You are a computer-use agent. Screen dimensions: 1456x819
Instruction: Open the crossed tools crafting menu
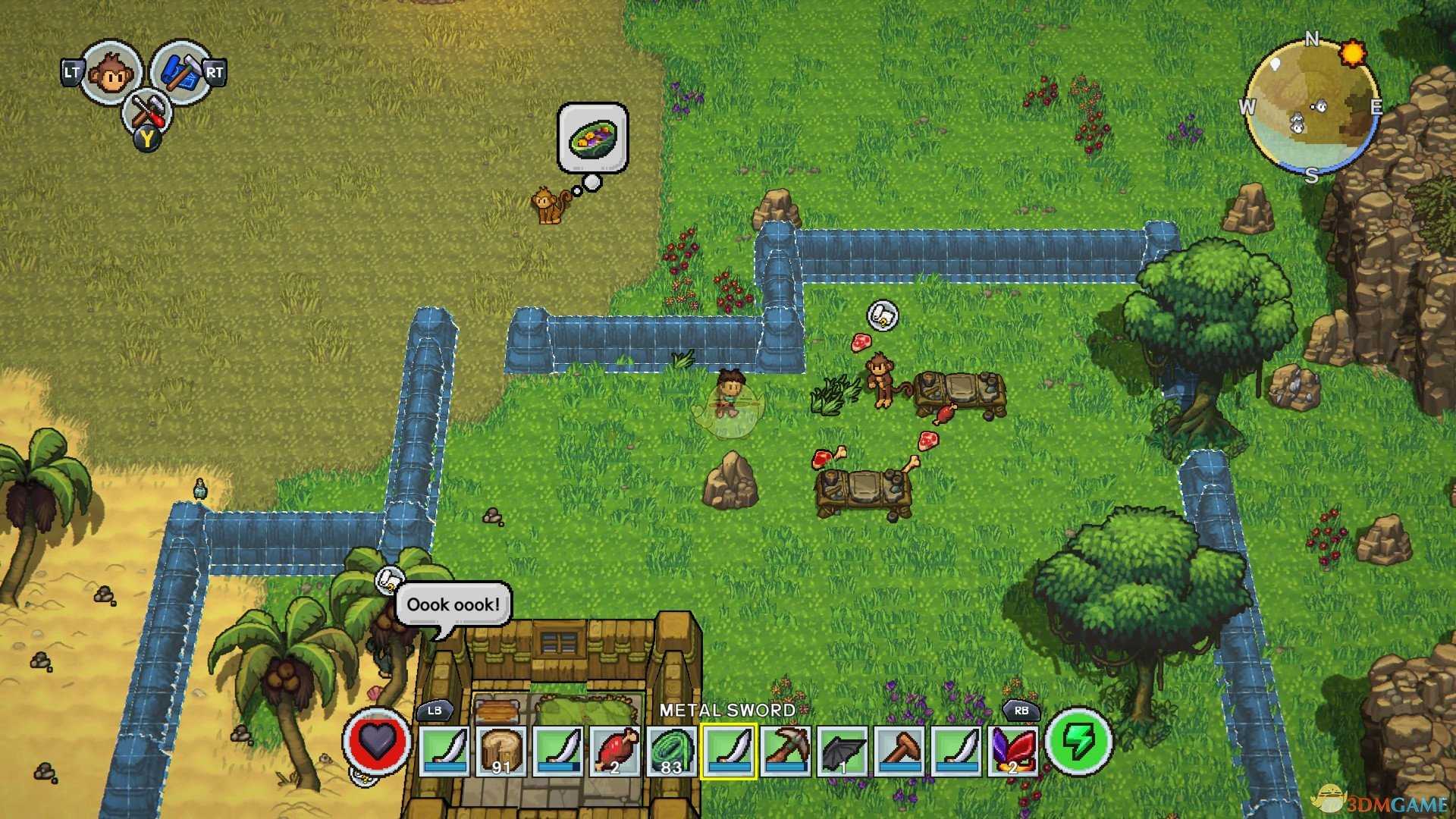tap(146, 112)
